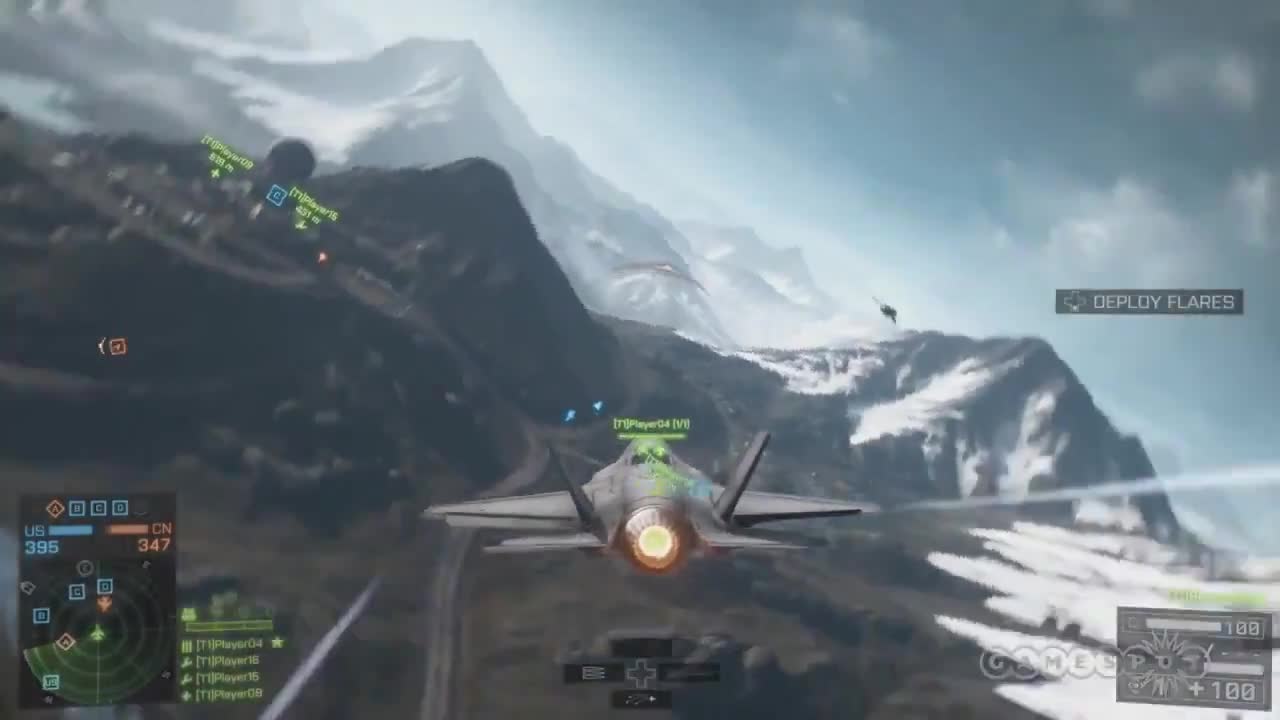Toggle the flag D indicator above the minimap
1280x720 pixels.
118,507
